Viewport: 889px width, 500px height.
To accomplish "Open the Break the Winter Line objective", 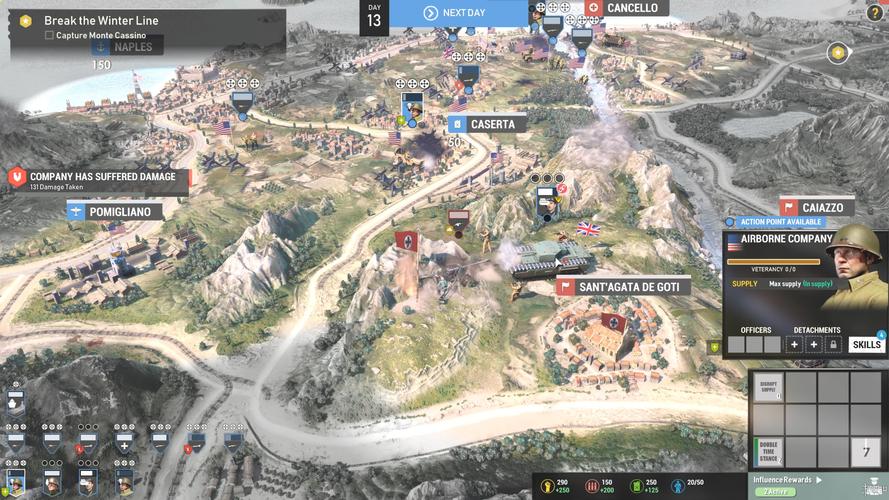I will (x=100, y=20).
